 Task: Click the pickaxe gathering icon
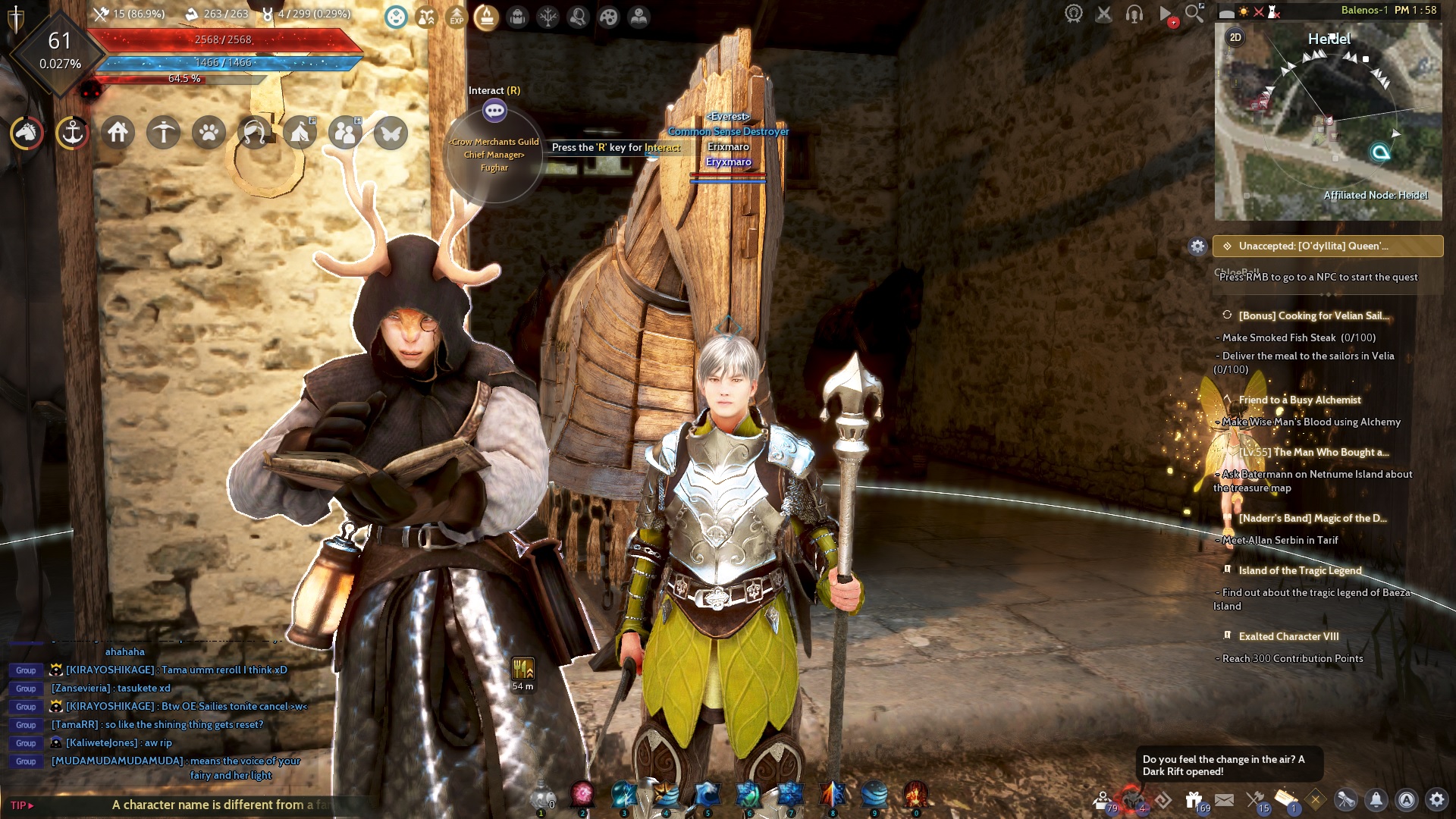(163, 132)
